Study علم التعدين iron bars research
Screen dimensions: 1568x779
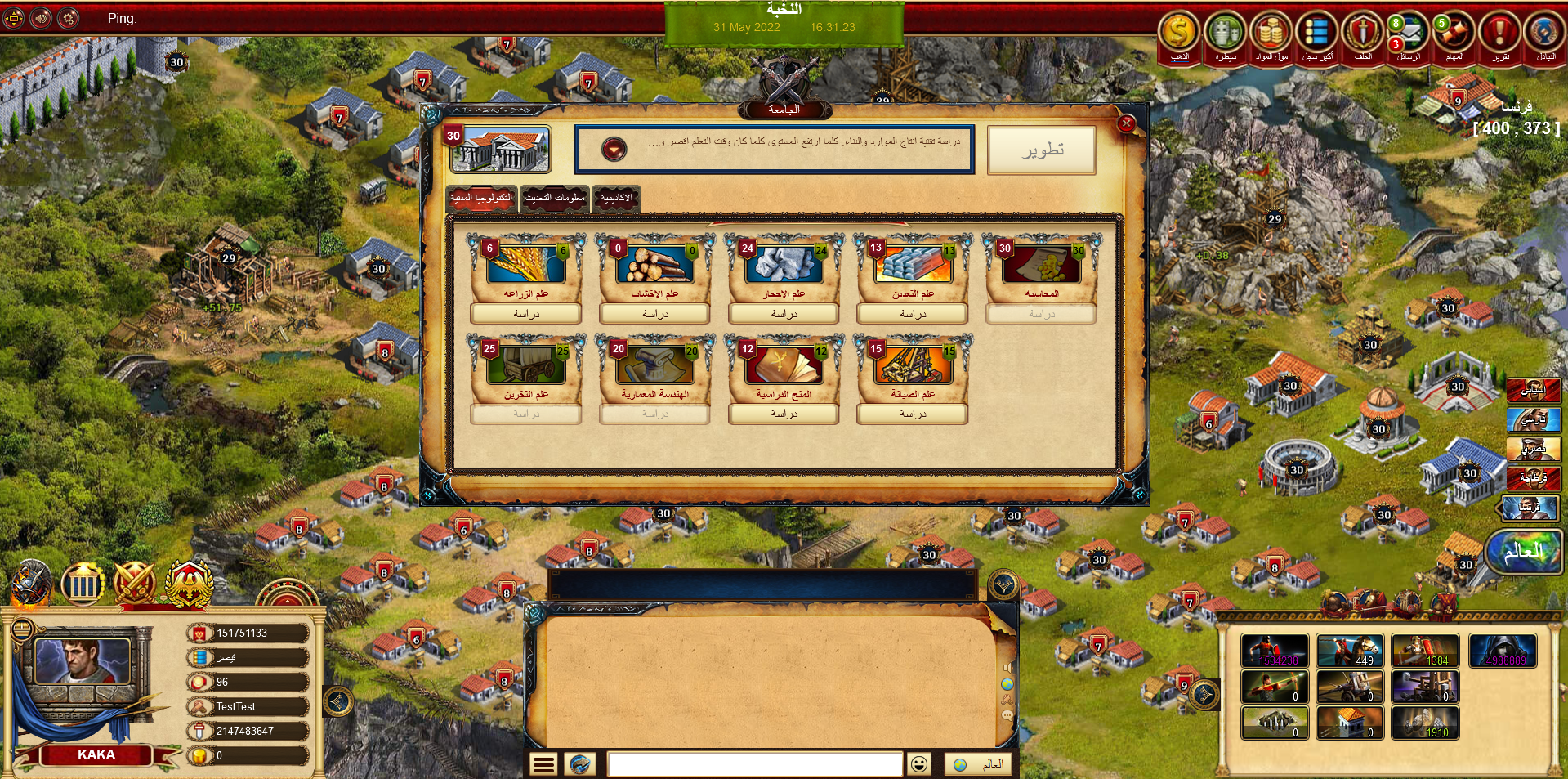pyautogui.click(x=913, y=314)
